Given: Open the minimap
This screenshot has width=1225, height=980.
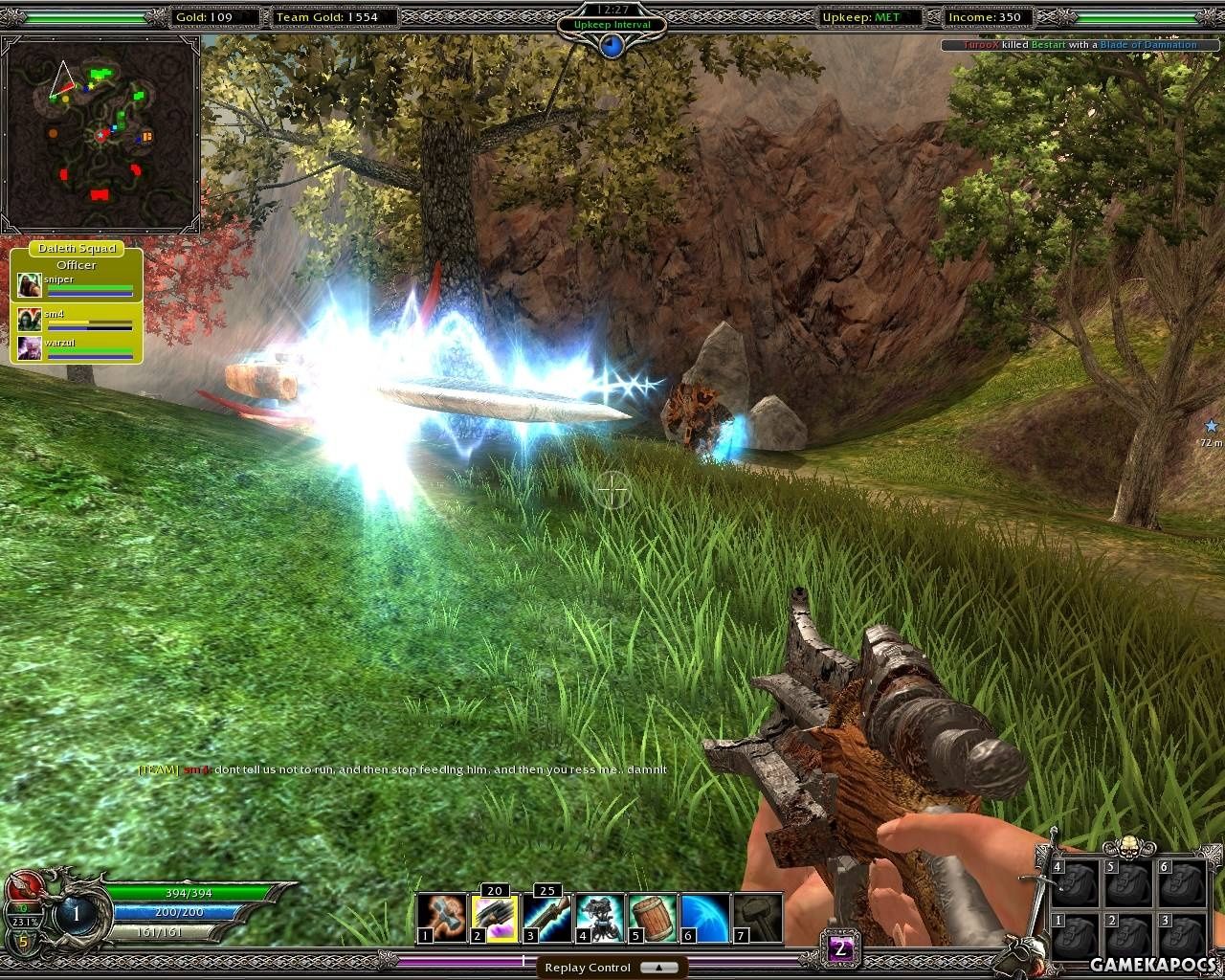Looking at the screenshot, I should 100,136.
